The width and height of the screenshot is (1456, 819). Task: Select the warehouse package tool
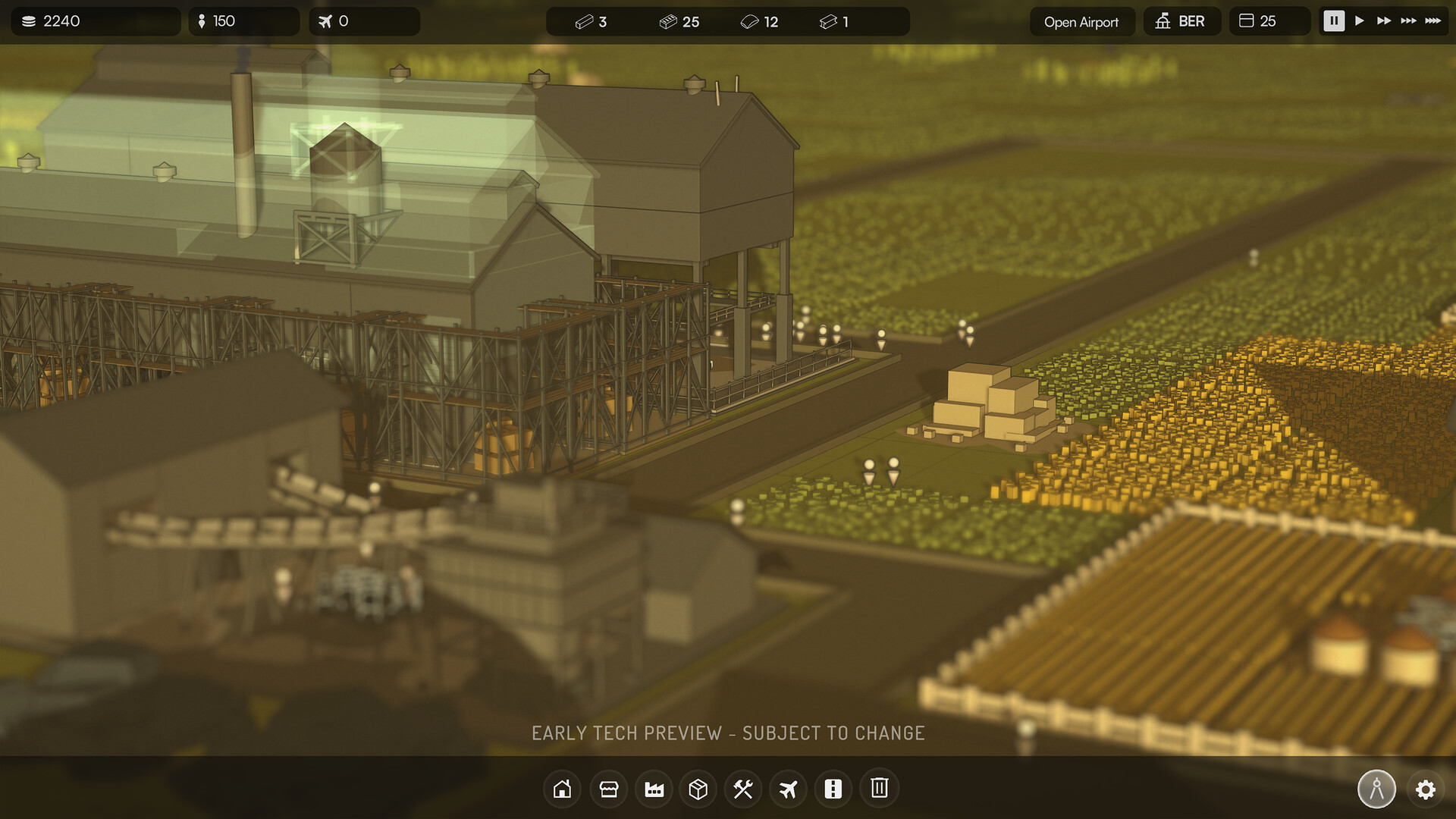coord(698,789)
